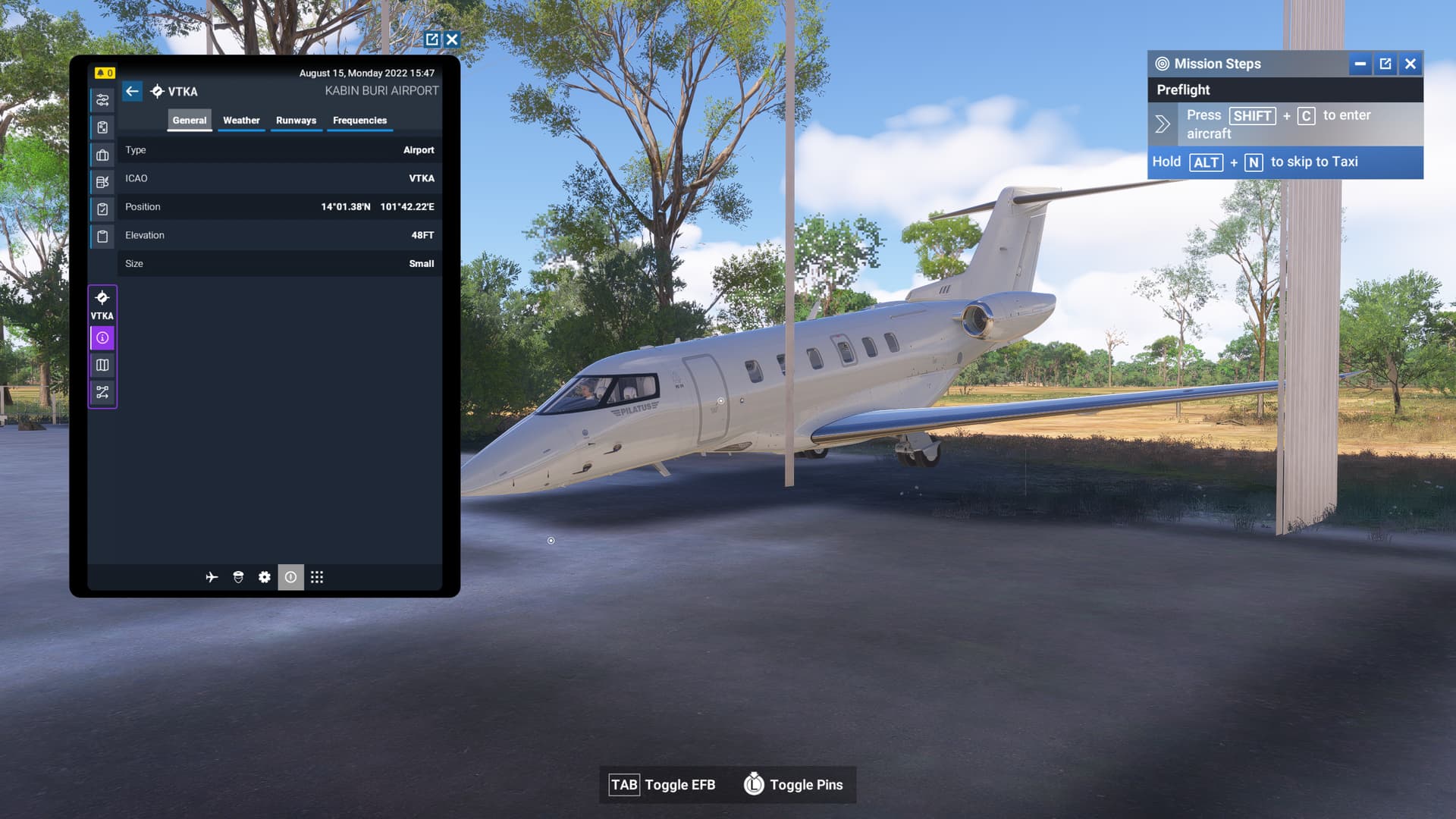Select the pilot profile icon in the bottom bar
Viewport: 1456px width, 819px height.
[237, 577]
